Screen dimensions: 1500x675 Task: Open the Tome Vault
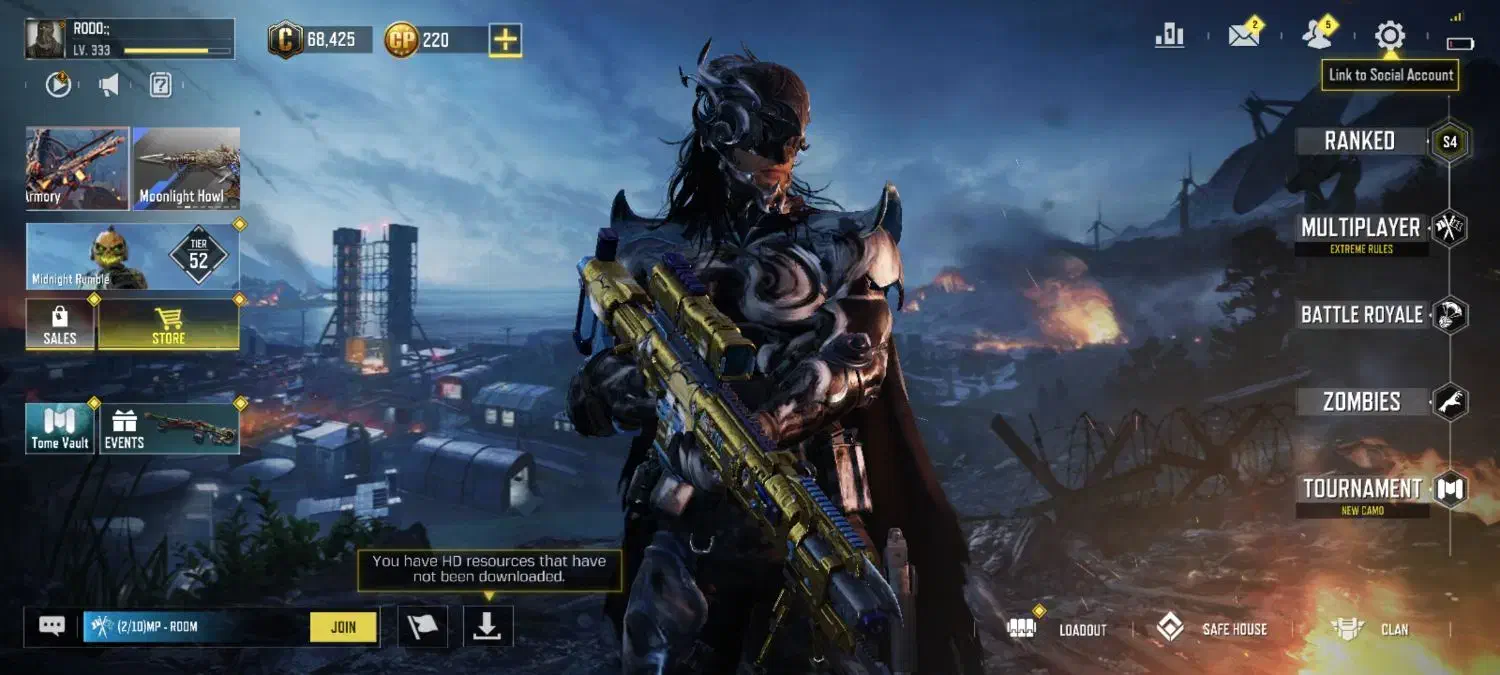[60, 429]
